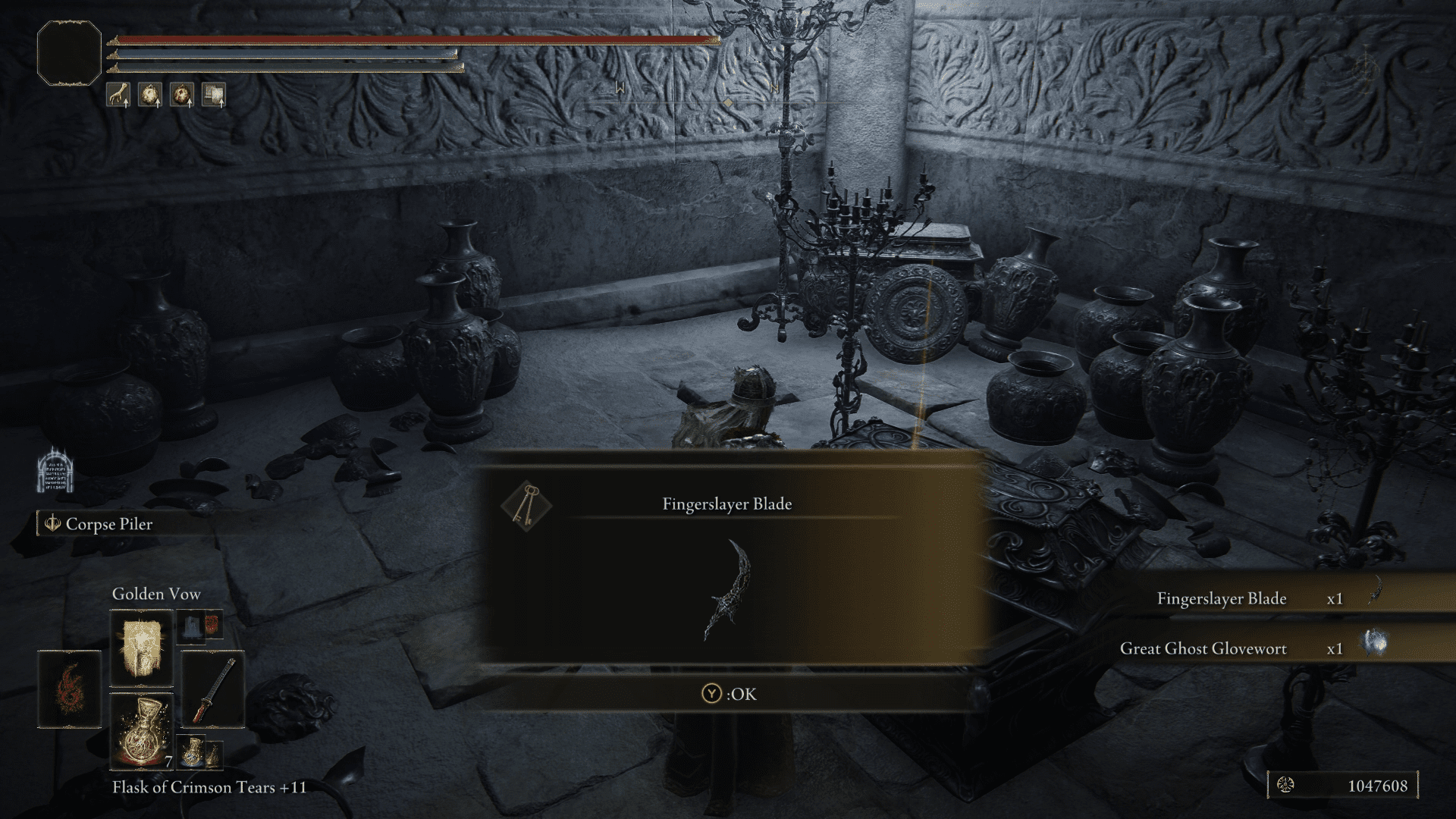Select the red fruit pouch item icon

tap(182, 96)
